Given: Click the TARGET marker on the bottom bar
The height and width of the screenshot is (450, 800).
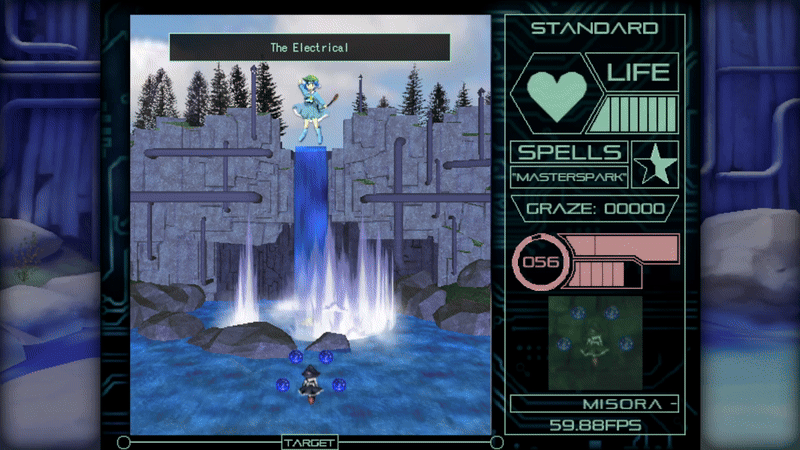Looking at the screenshot, I should pos(310,442).
